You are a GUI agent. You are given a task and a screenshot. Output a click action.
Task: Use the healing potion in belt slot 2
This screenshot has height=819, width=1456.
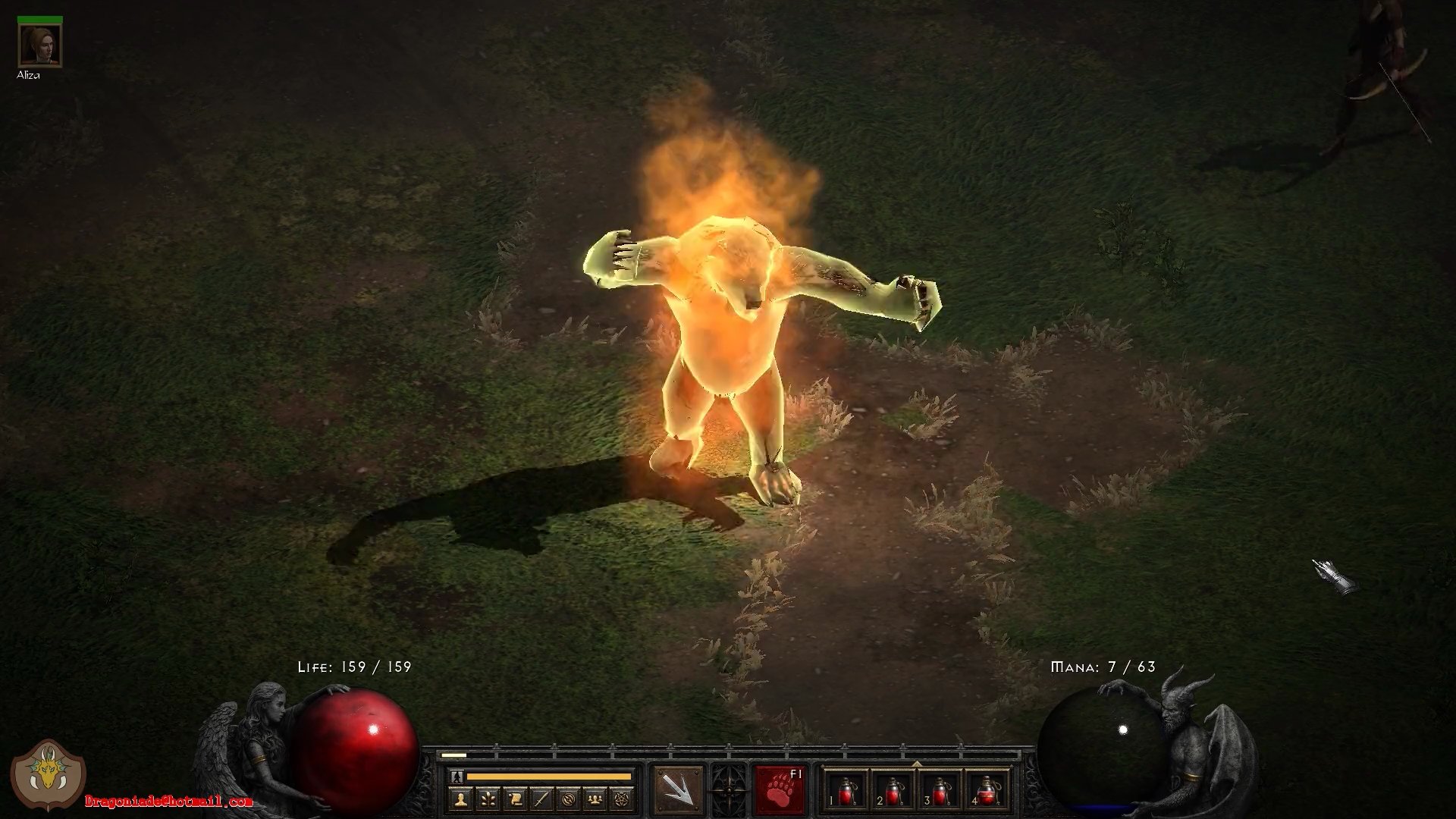893,791
